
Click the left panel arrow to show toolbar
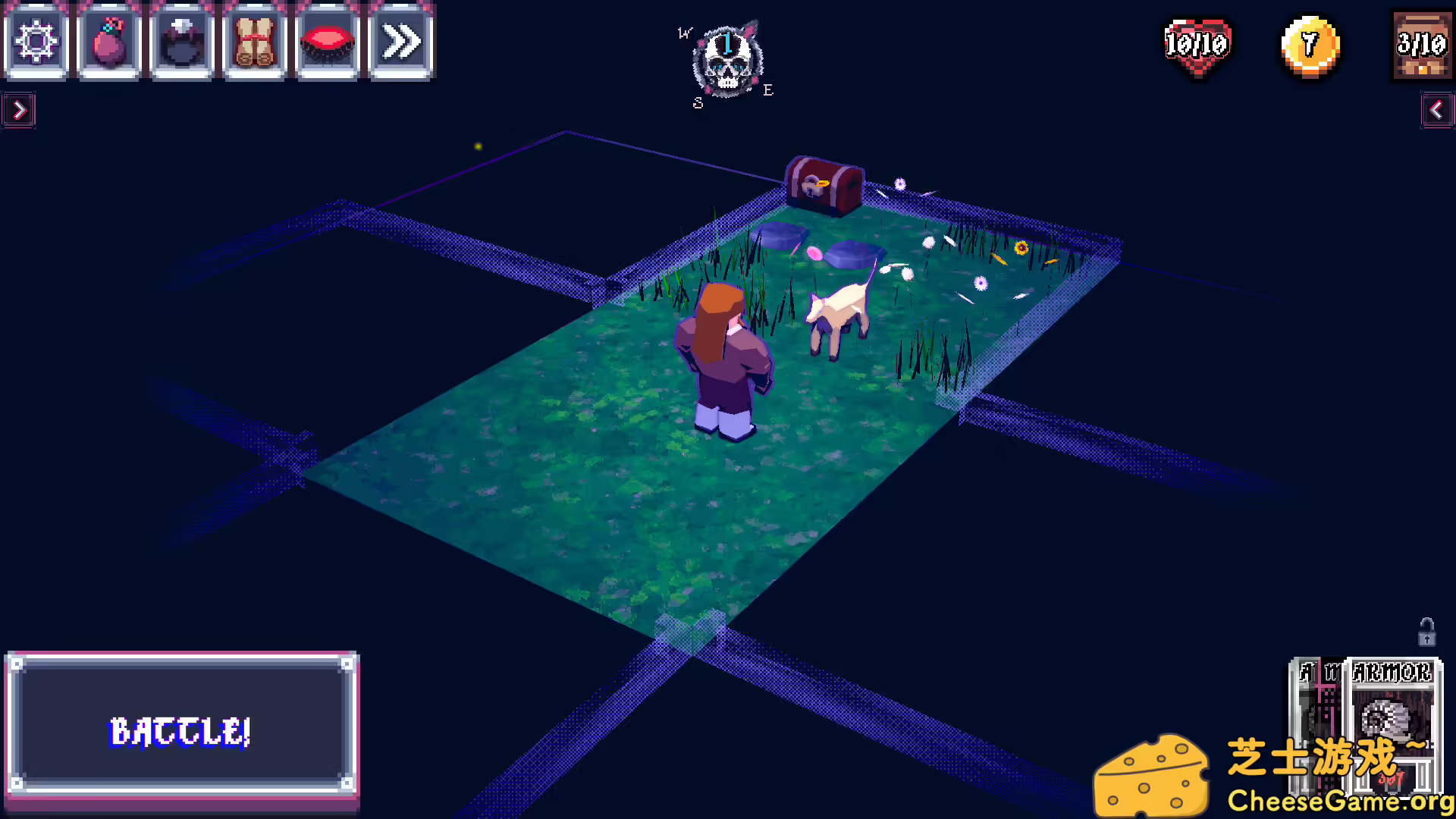[19, 110]
